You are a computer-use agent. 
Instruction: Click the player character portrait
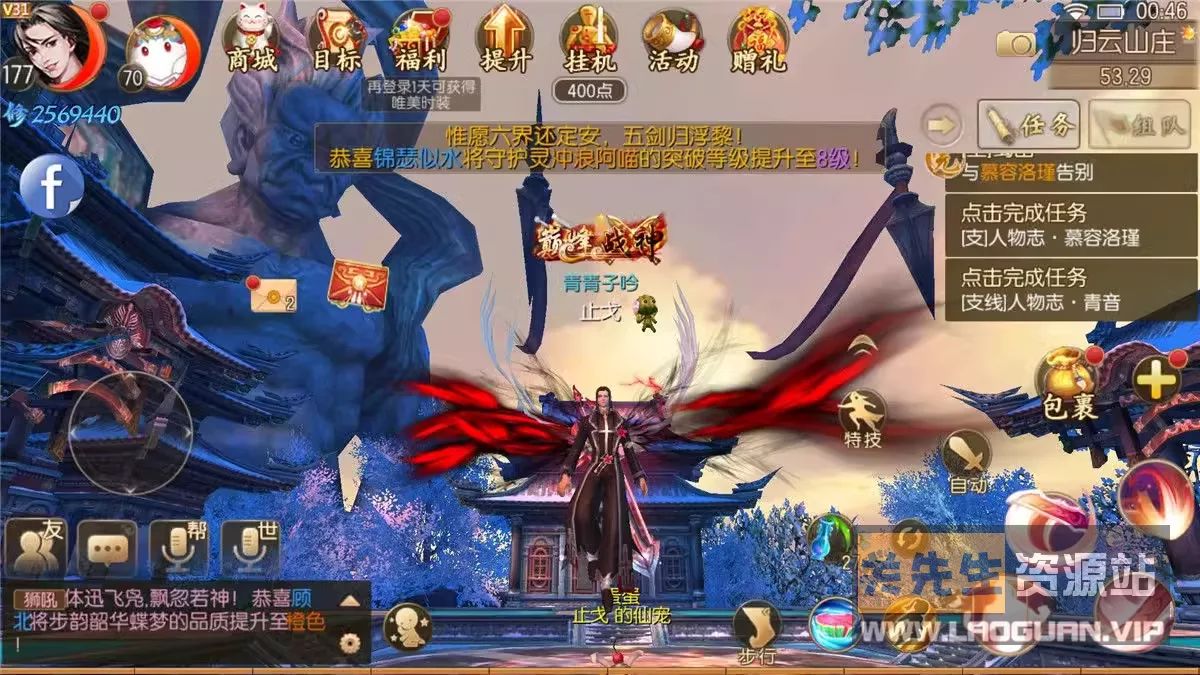point(57,45)
